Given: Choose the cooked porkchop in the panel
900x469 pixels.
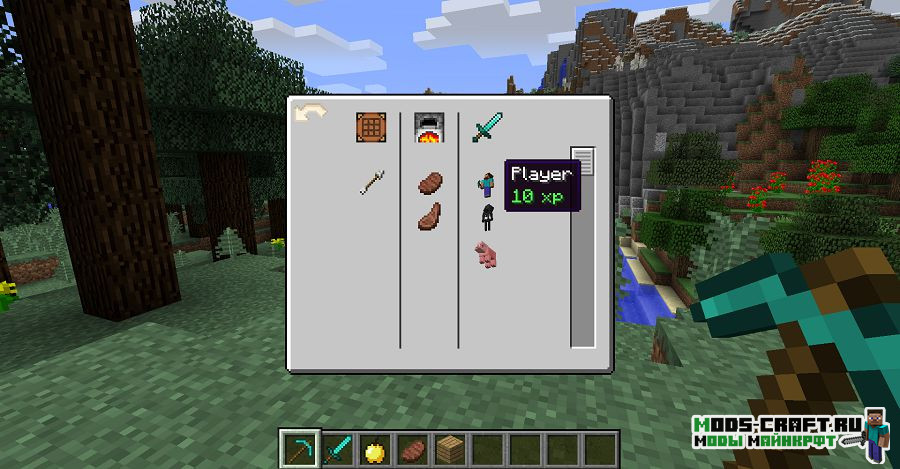Looking at the screenshot, I should coord(429,216).
